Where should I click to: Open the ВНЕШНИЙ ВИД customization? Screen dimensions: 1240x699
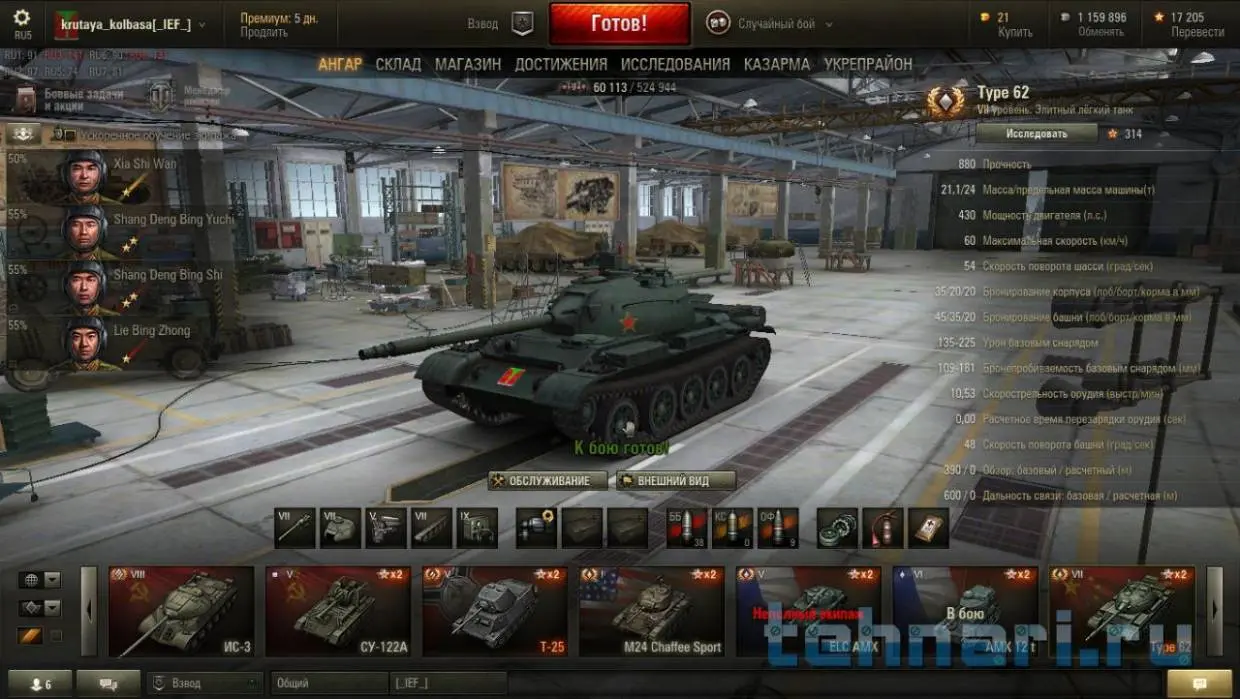click(675, 481)
